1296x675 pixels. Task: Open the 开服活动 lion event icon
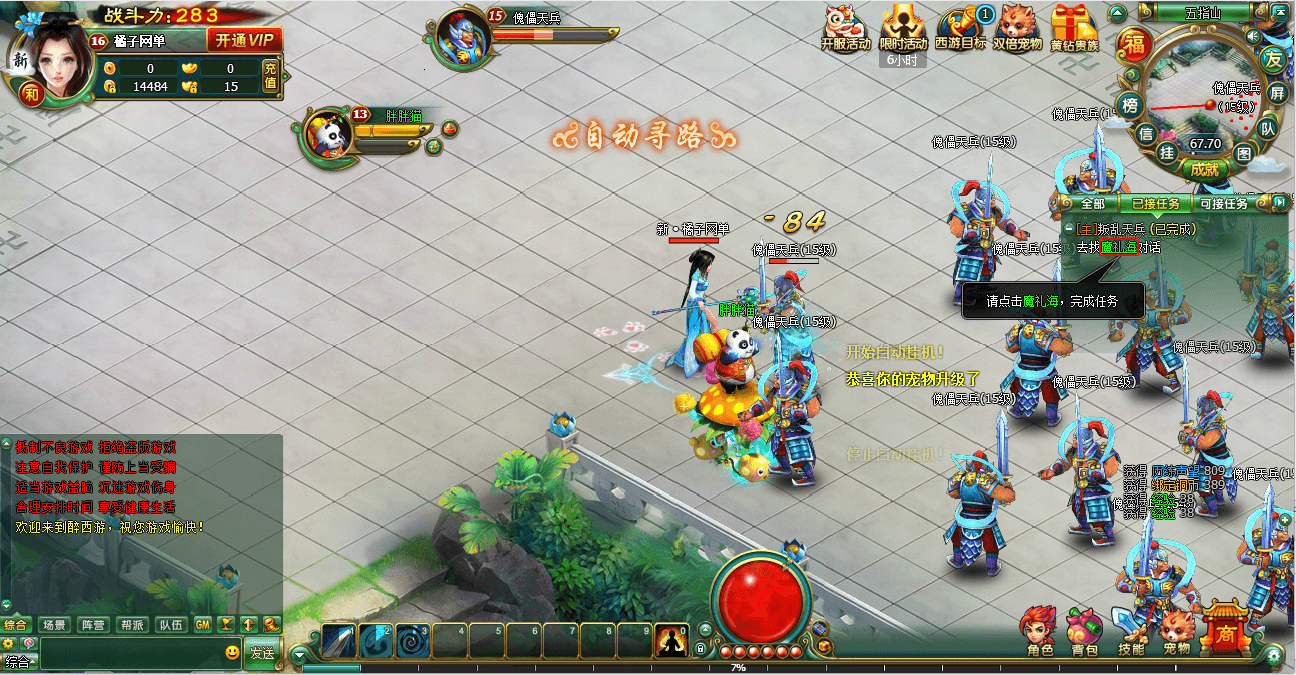point(845,26)
